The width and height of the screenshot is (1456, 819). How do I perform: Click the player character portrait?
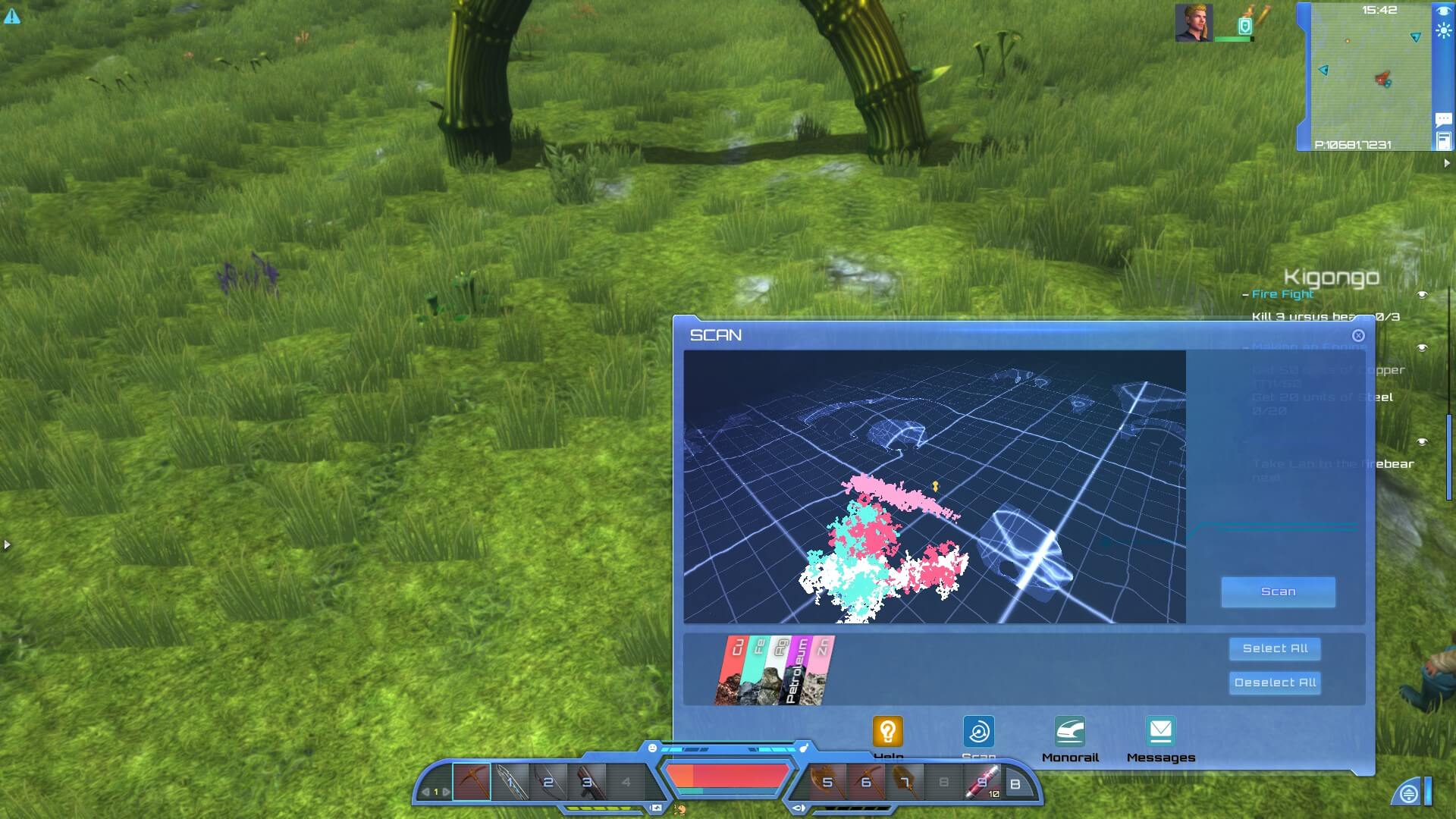(1193, 23)
